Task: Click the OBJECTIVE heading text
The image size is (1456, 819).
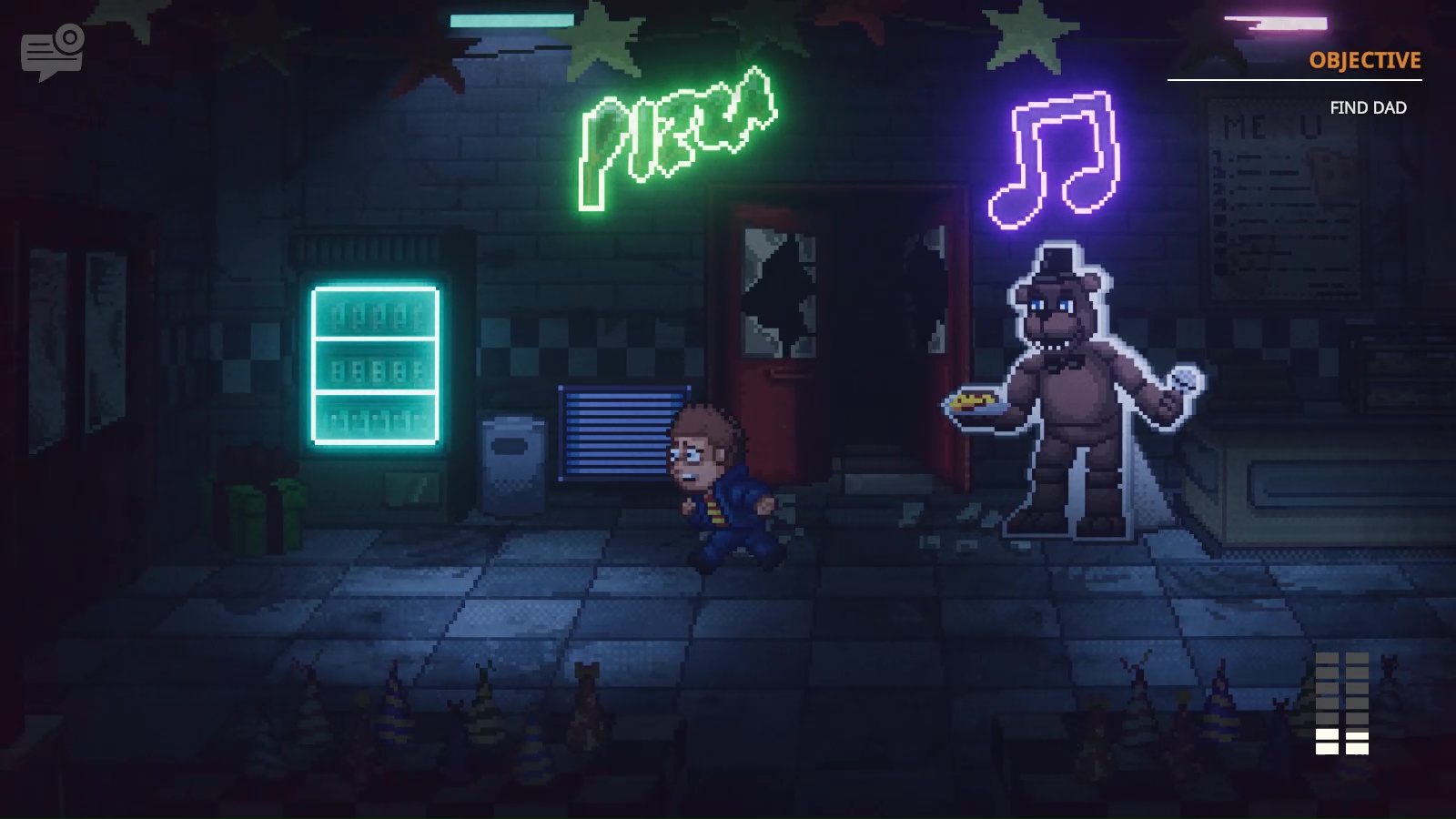Action: click(1363, 62)
